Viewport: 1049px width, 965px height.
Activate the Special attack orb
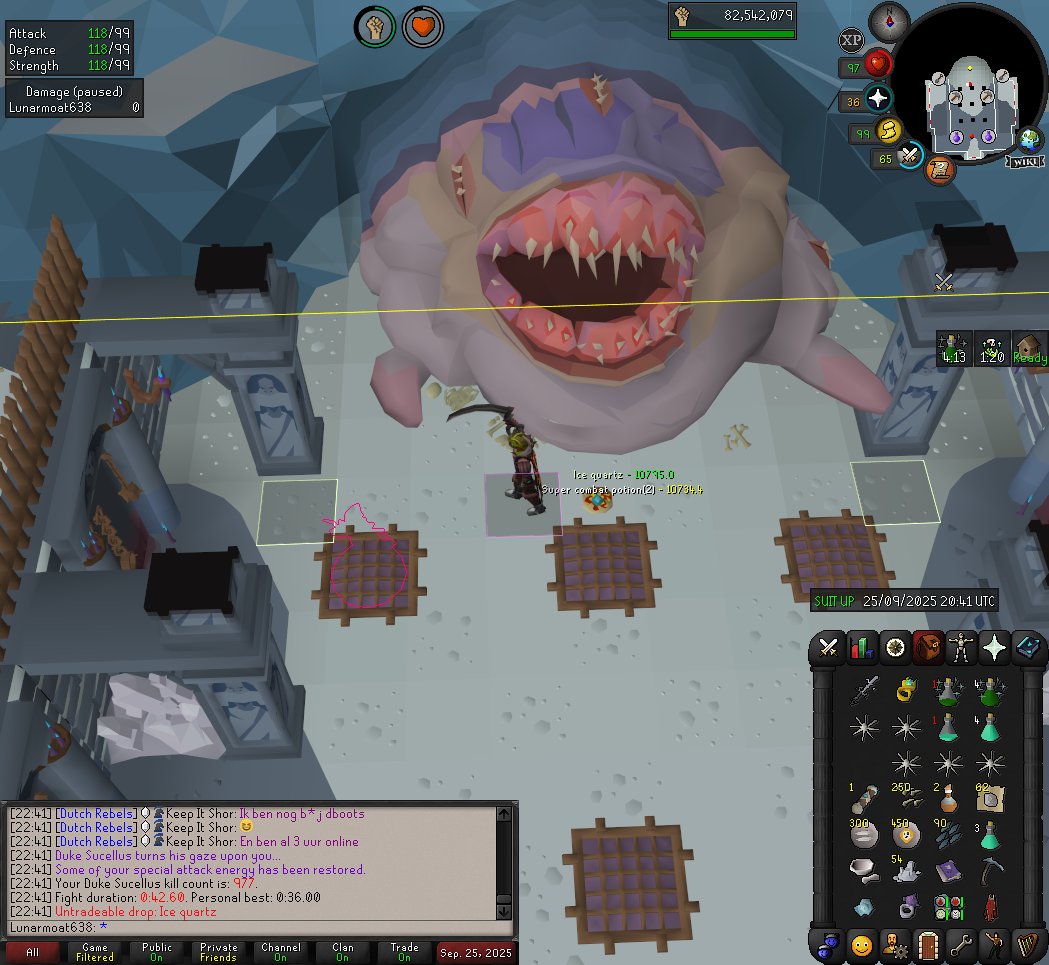pos(909,156)
